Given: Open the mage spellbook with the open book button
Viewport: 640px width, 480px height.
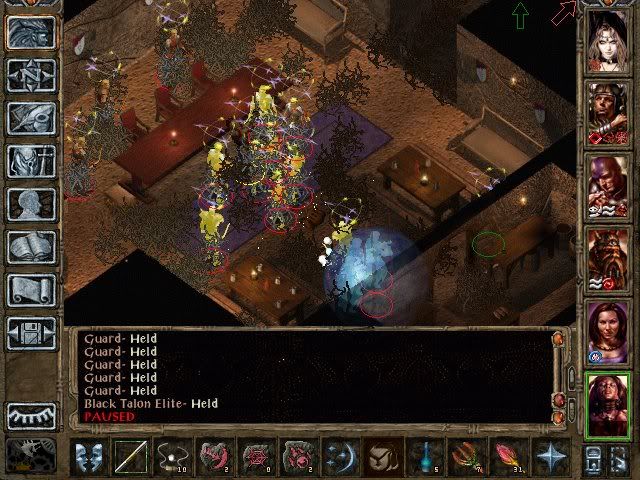Looking at the screenshot, I should (31, 247).
